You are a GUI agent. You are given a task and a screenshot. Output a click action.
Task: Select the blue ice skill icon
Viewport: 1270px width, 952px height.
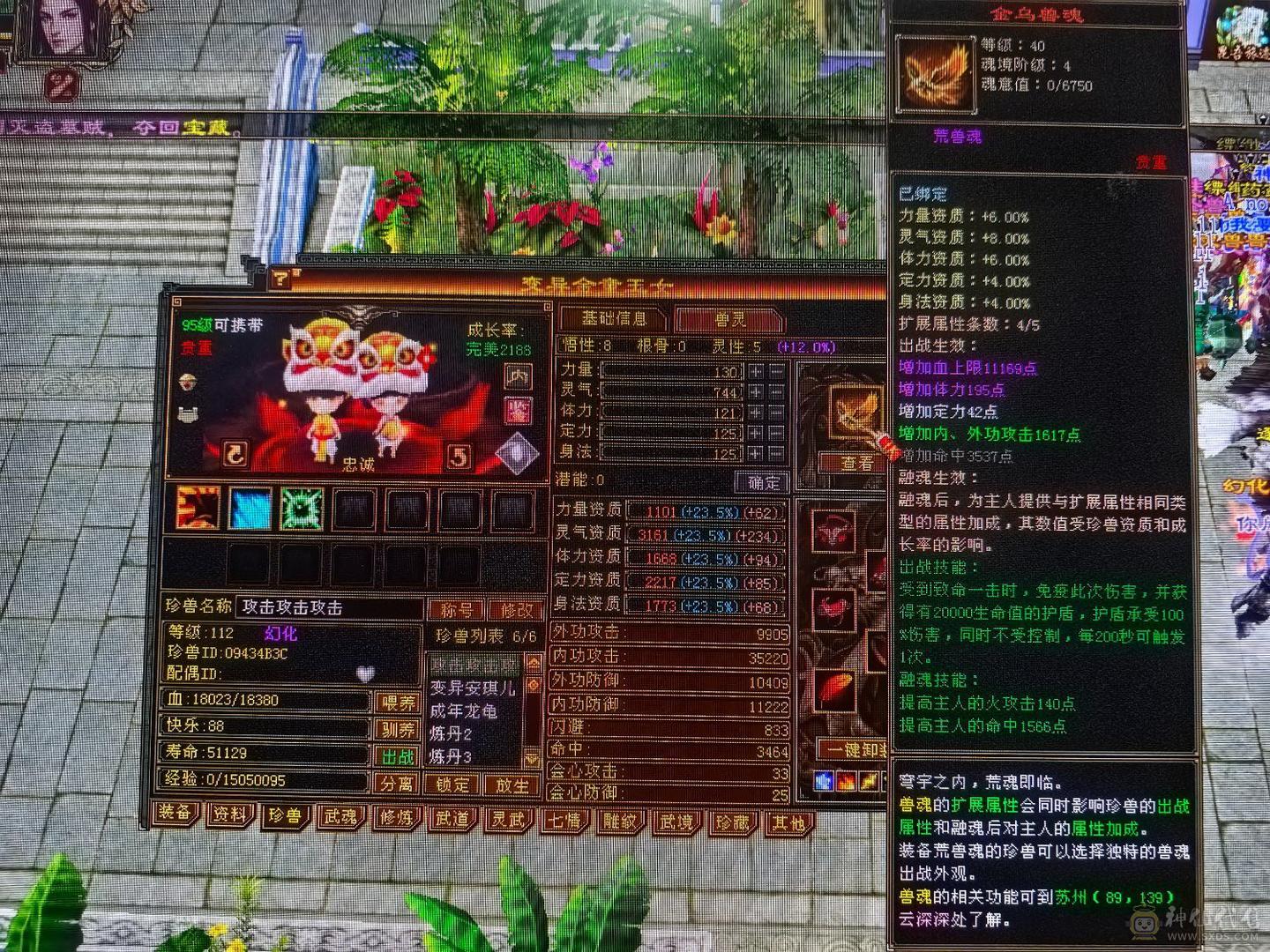click(x=250, y=509)
